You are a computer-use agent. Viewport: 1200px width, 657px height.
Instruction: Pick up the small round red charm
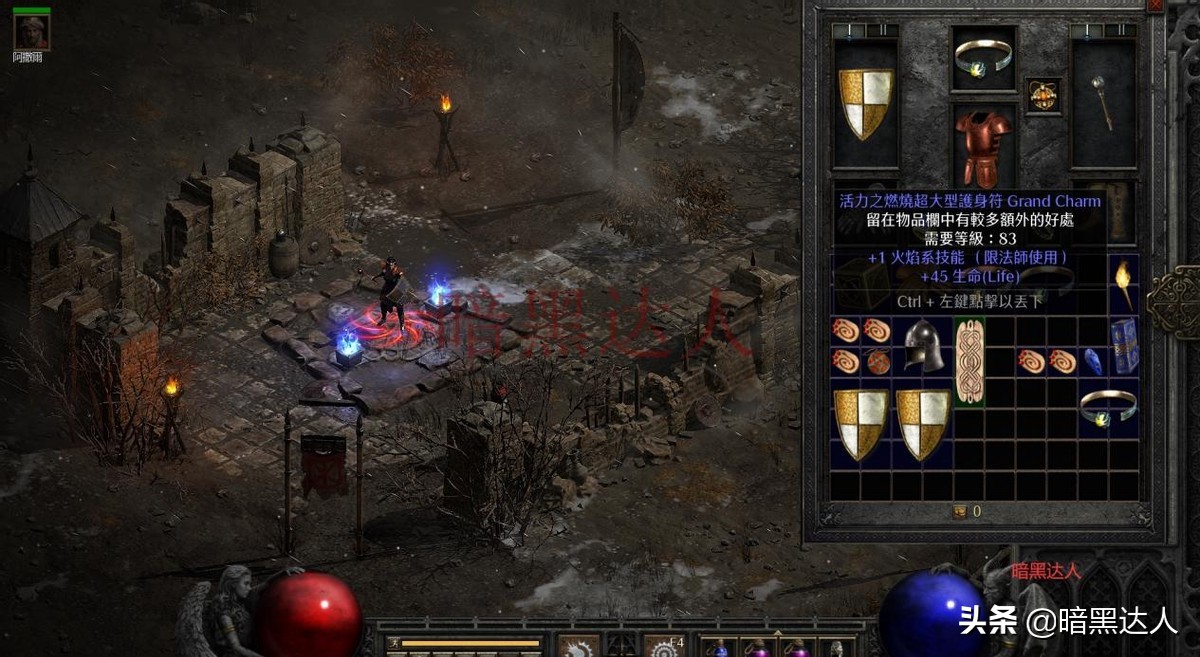(x=878, y=362)
